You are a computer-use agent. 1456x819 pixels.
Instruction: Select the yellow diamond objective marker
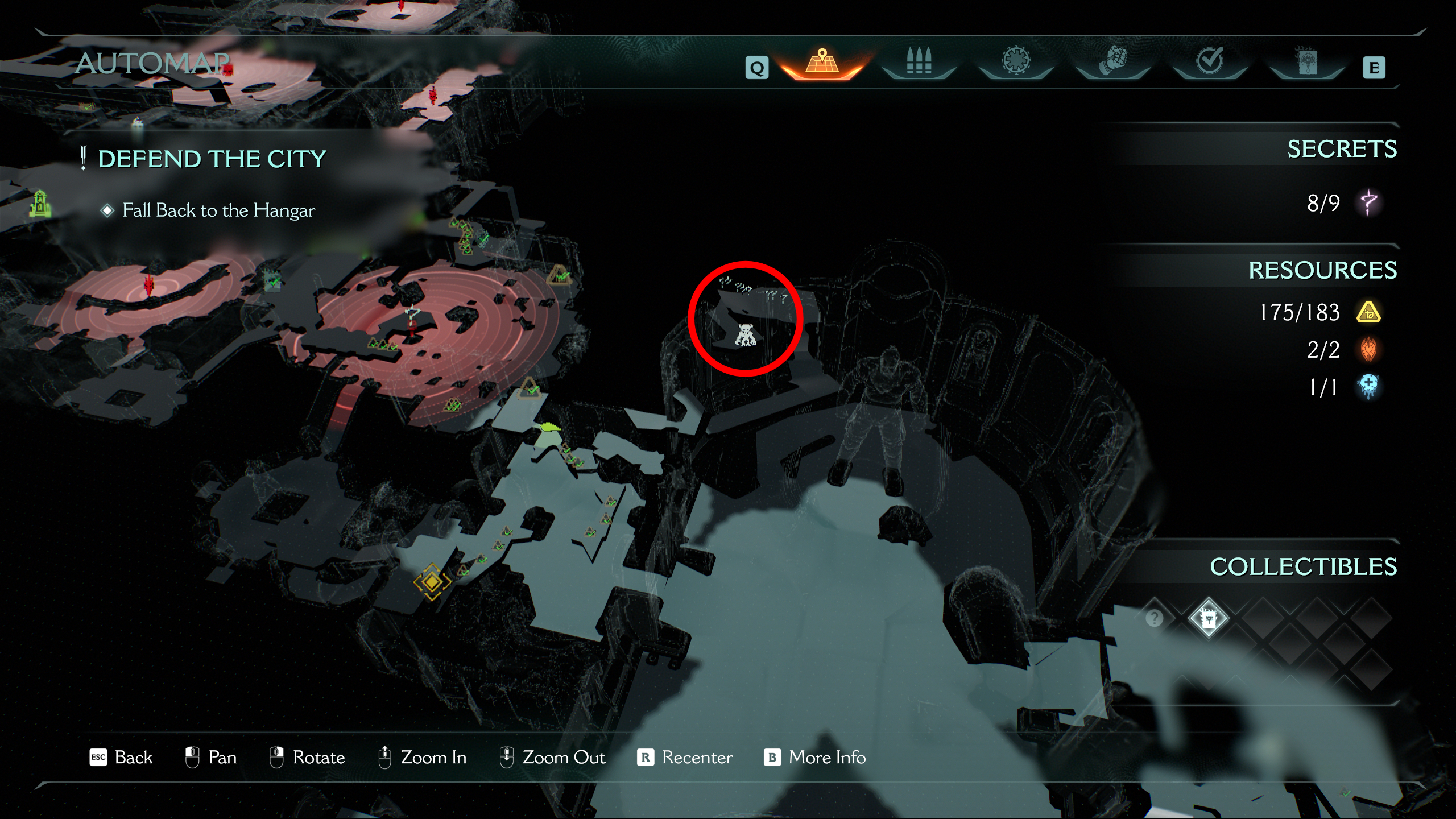(432, 582)
